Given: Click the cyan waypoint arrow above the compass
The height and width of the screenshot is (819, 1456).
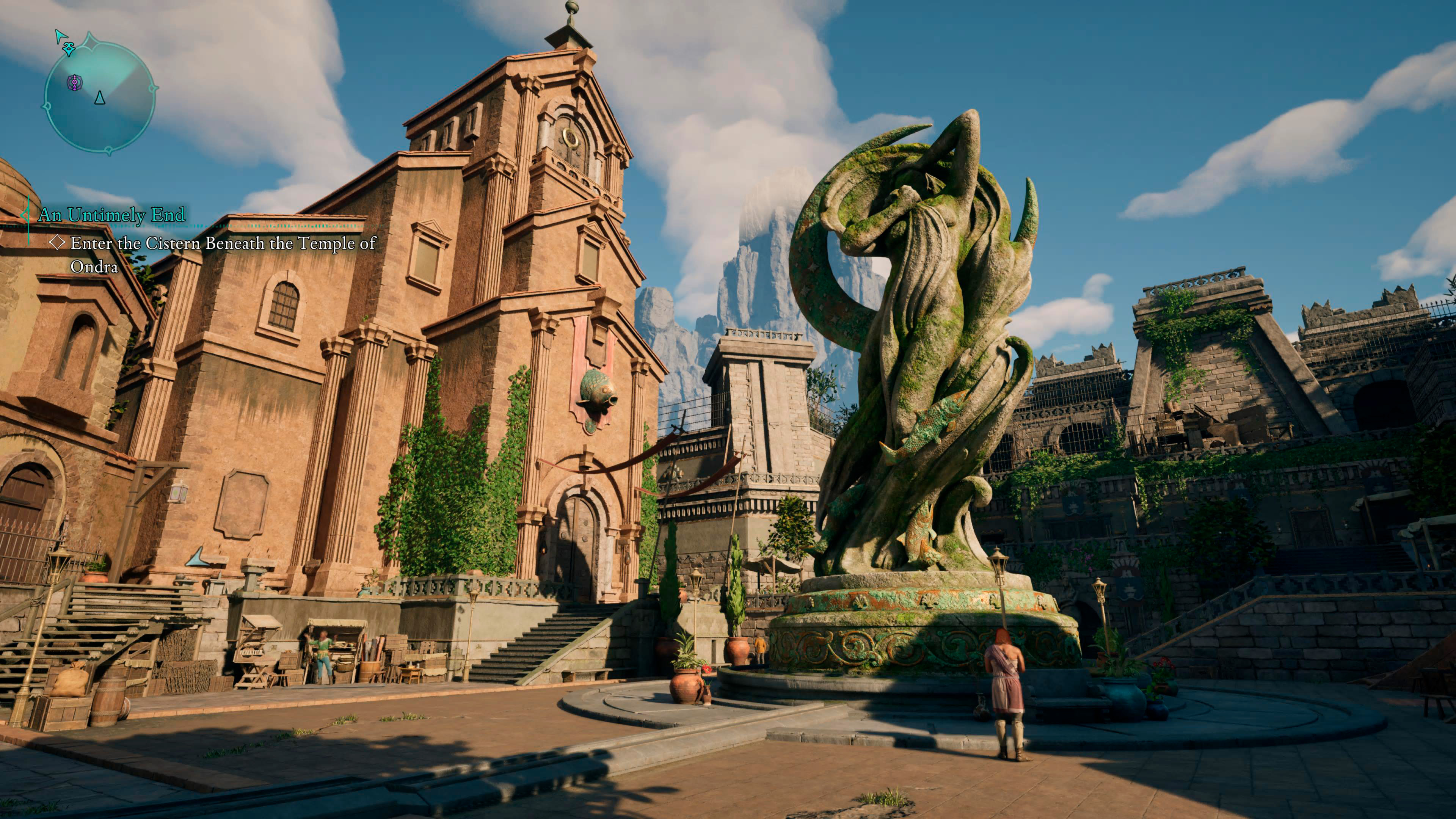Looking at the screenshot, I should click(61, 36).
